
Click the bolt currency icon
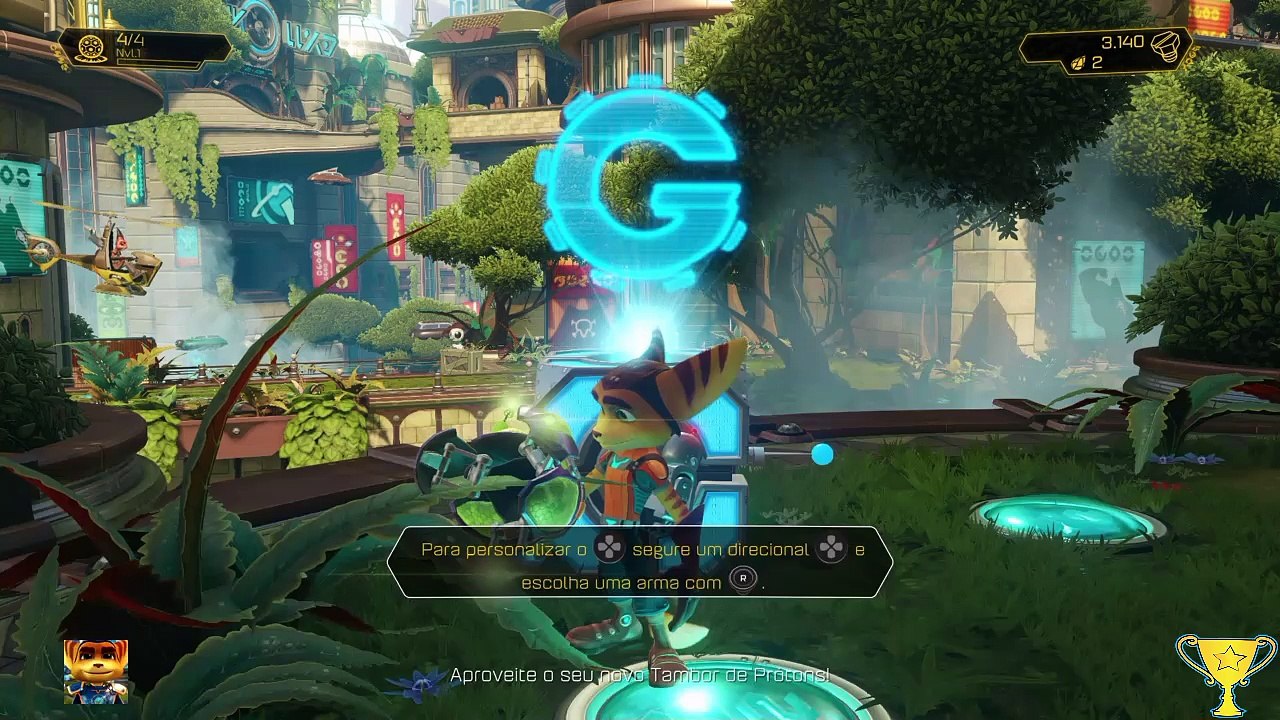[1167, 44]
